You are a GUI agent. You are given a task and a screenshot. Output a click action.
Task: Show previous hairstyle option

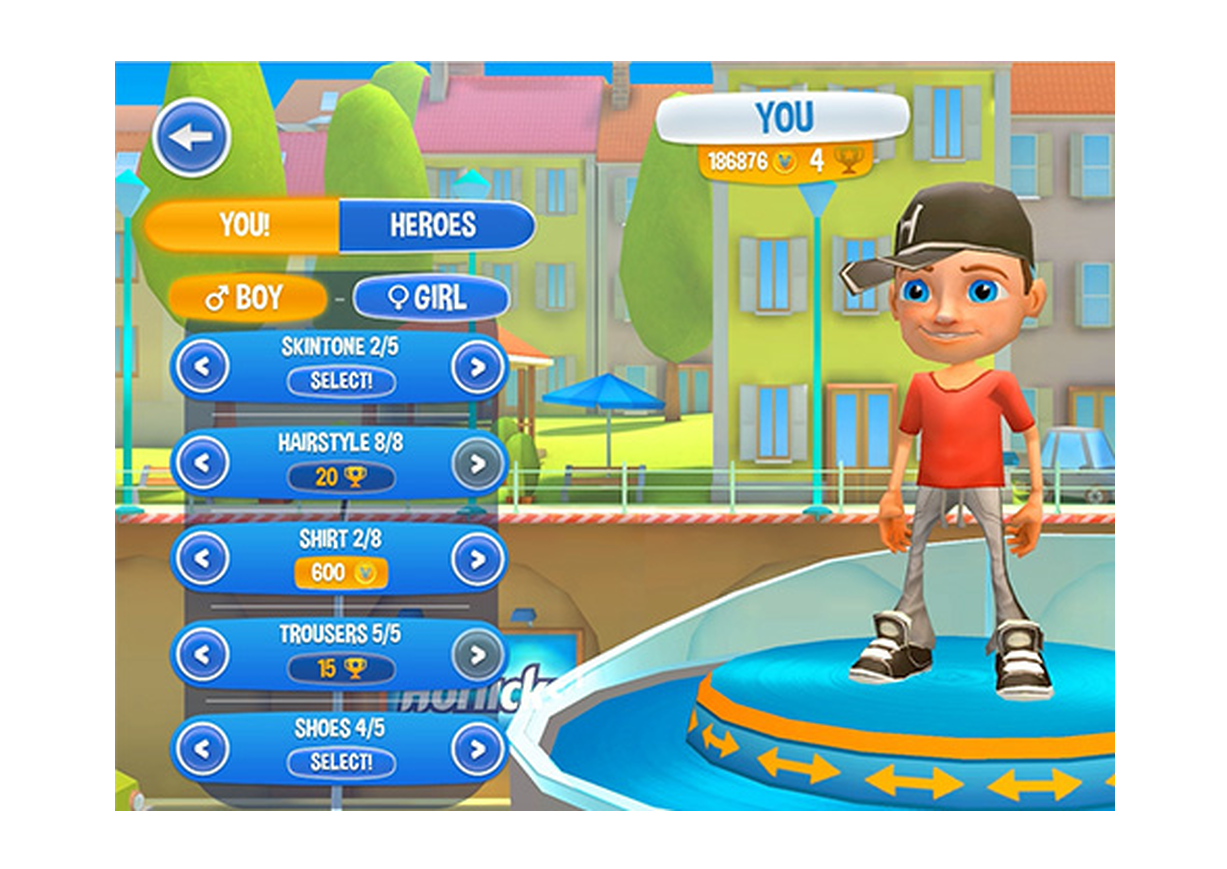pos(203,463)
